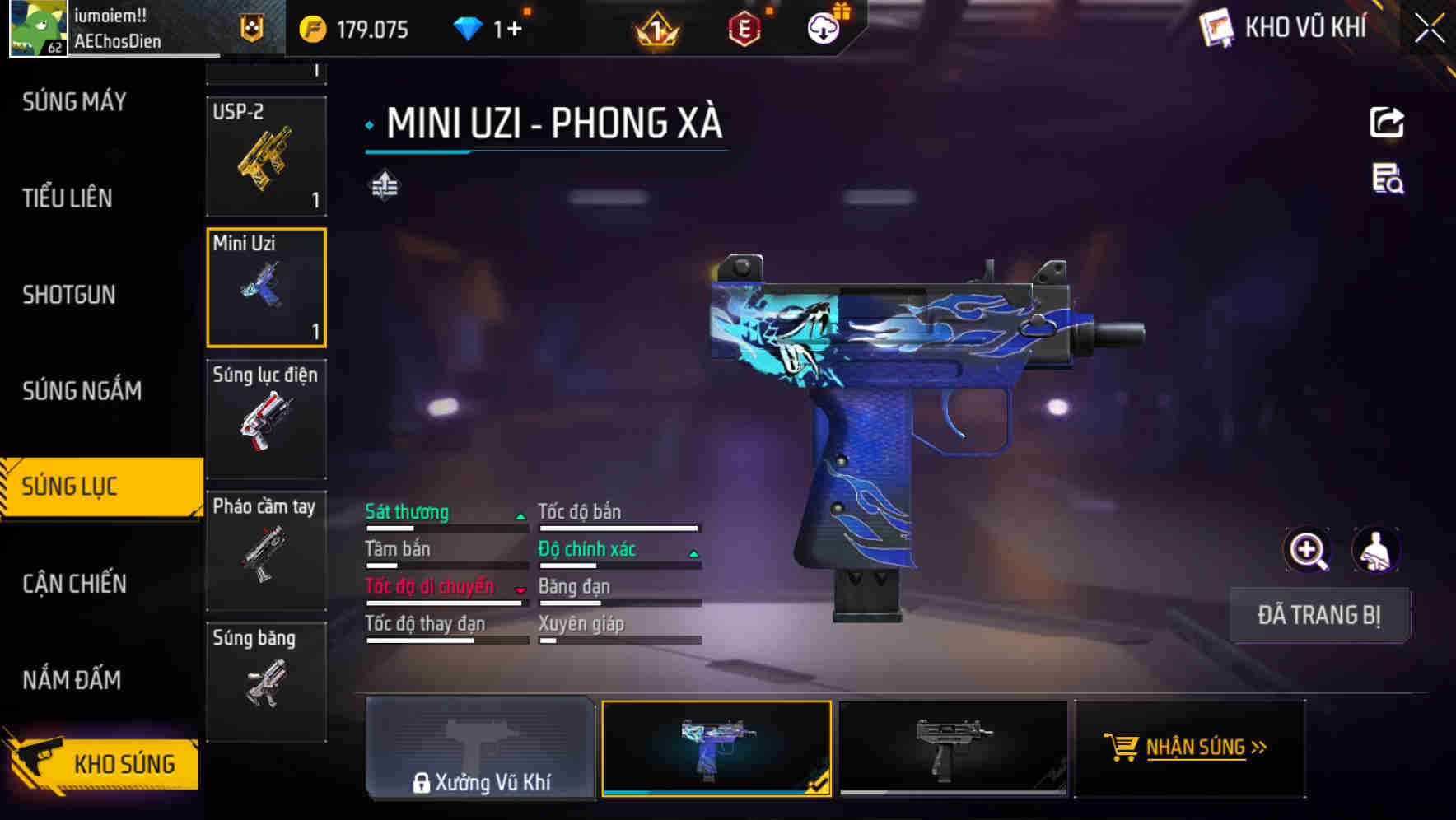Open the character preview icon beside zoom

point(1377,550)
